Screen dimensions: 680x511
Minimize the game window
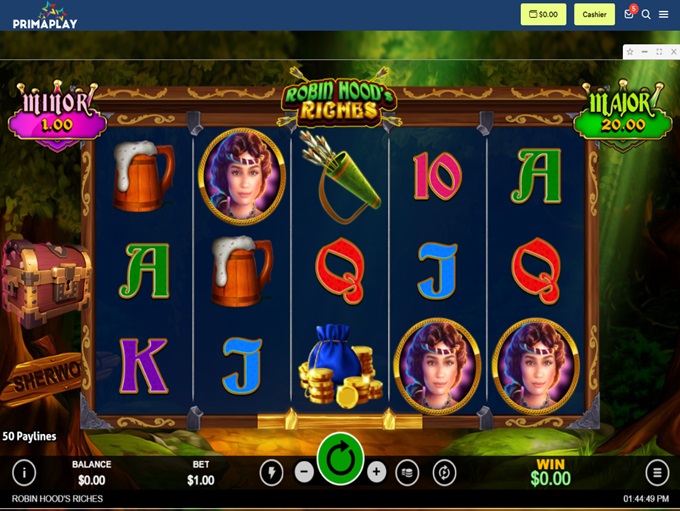click(645, 51)
